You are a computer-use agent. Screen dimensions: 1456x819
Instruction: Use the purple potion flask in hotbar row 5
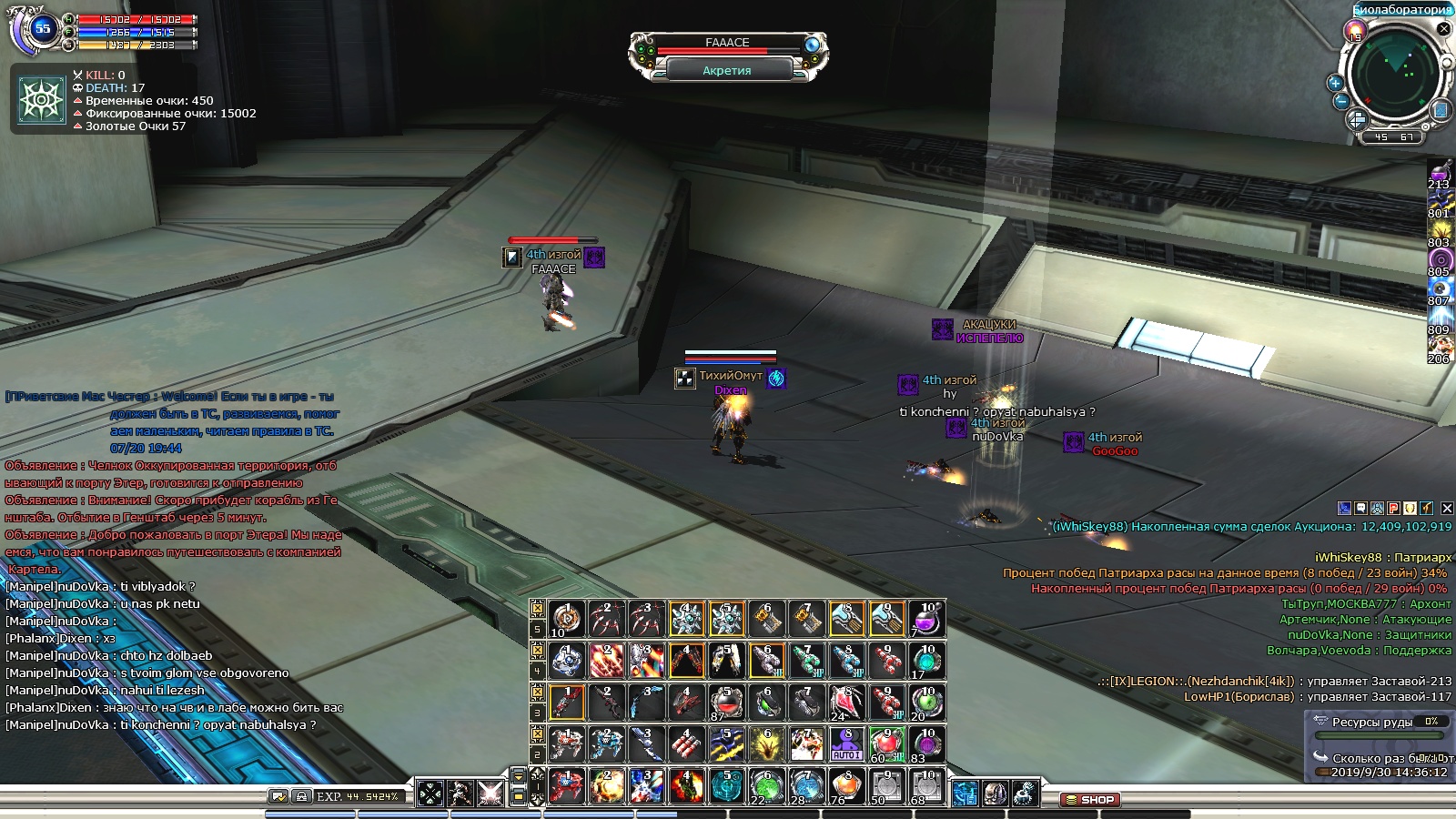926,620
